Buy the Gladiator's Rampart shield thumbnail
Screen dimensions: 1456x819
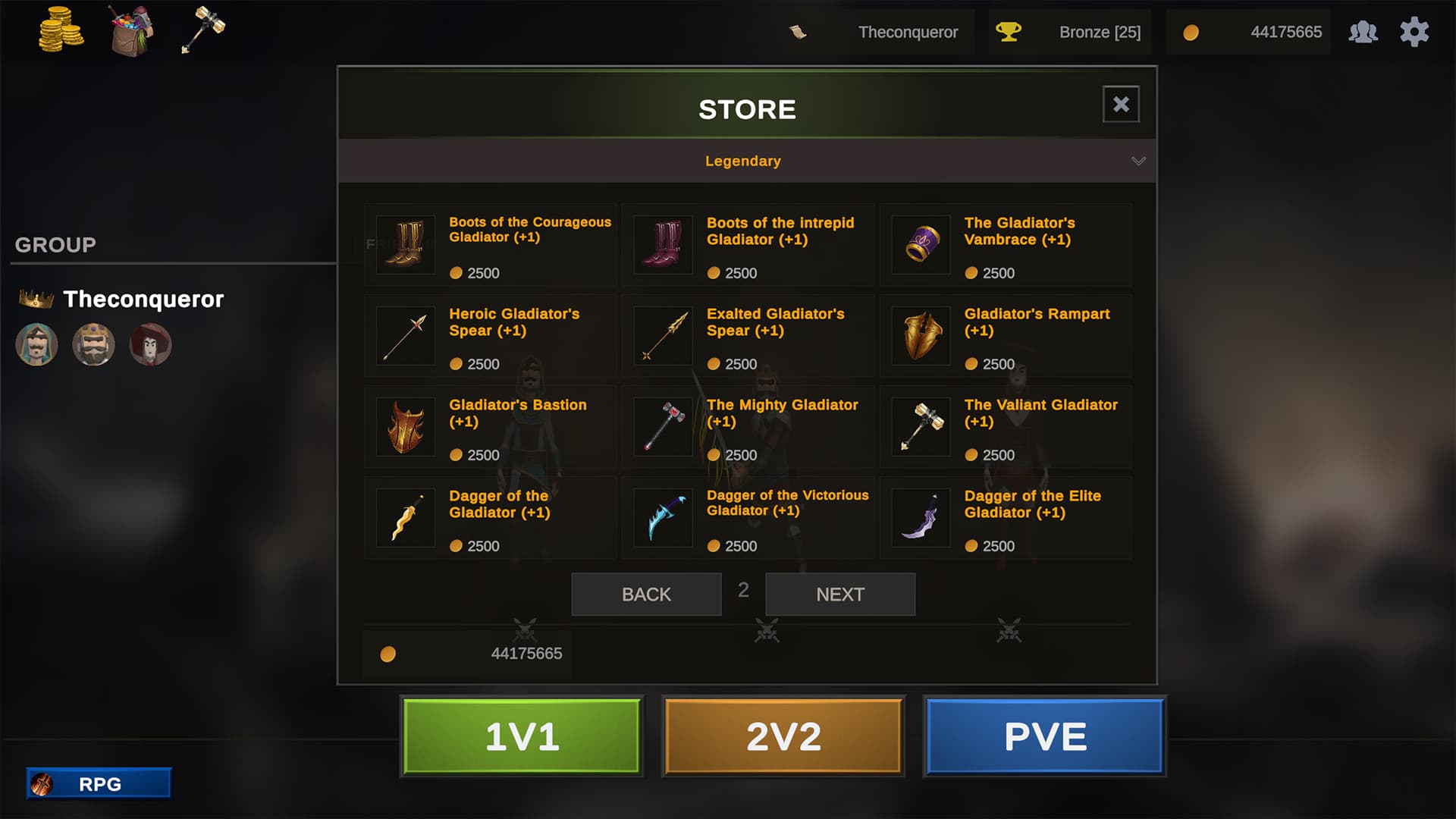(x=920, y=335)
